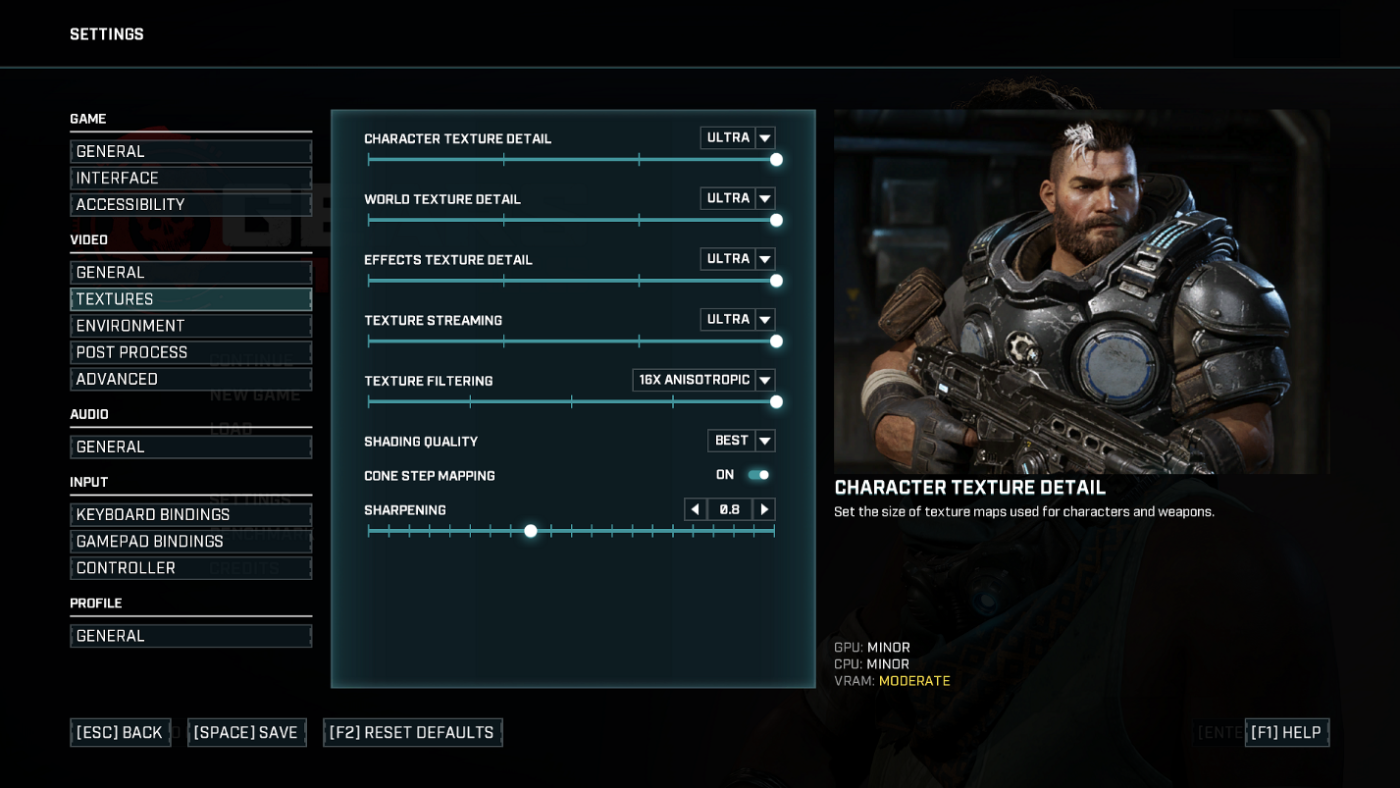Open the Effects Texture Detail dropdown
Viewport: 1400px width, 788px height.
(737, 258)
